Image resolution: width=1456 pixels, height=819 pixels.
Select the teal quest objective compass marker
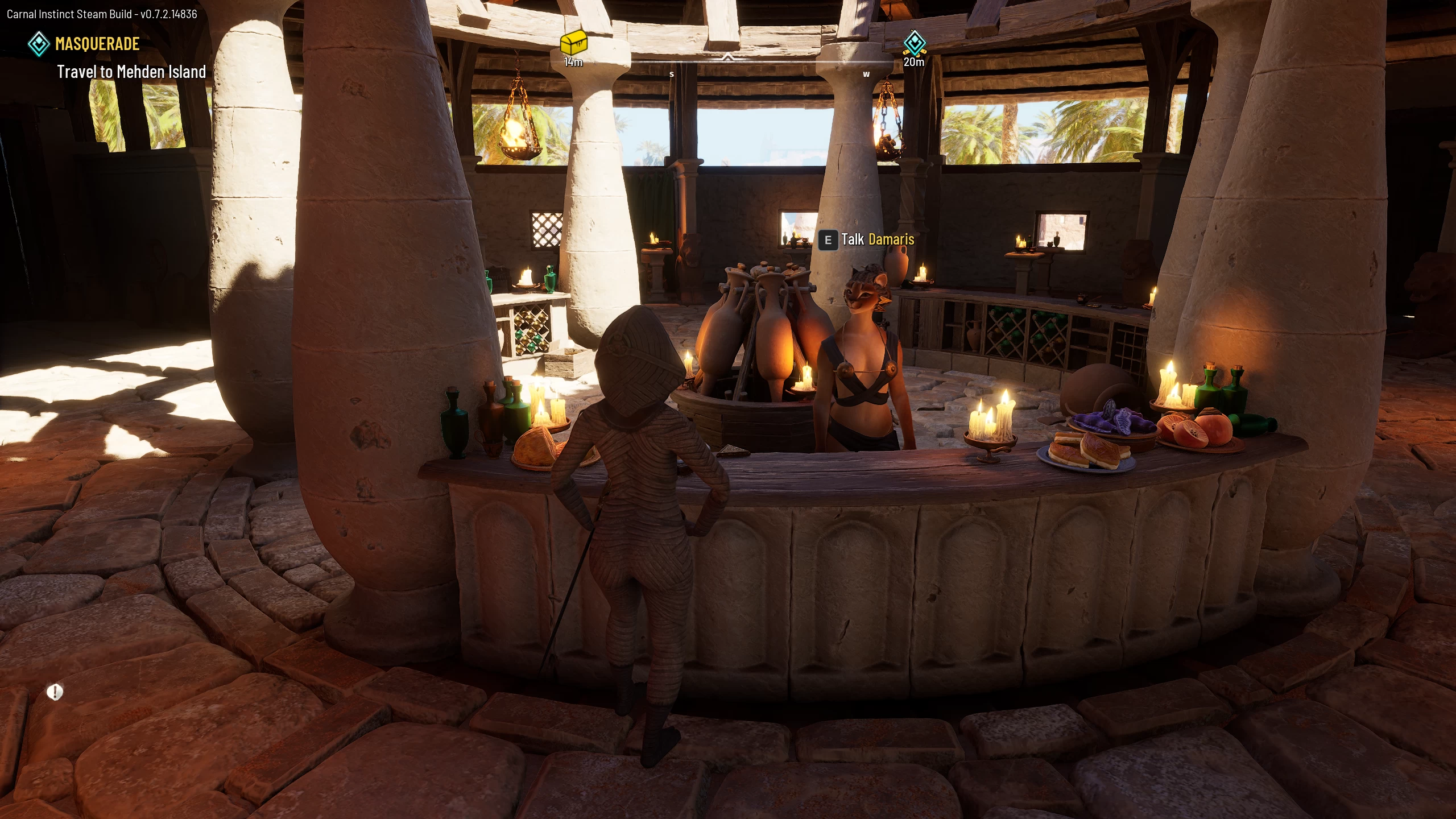point(914,43)
